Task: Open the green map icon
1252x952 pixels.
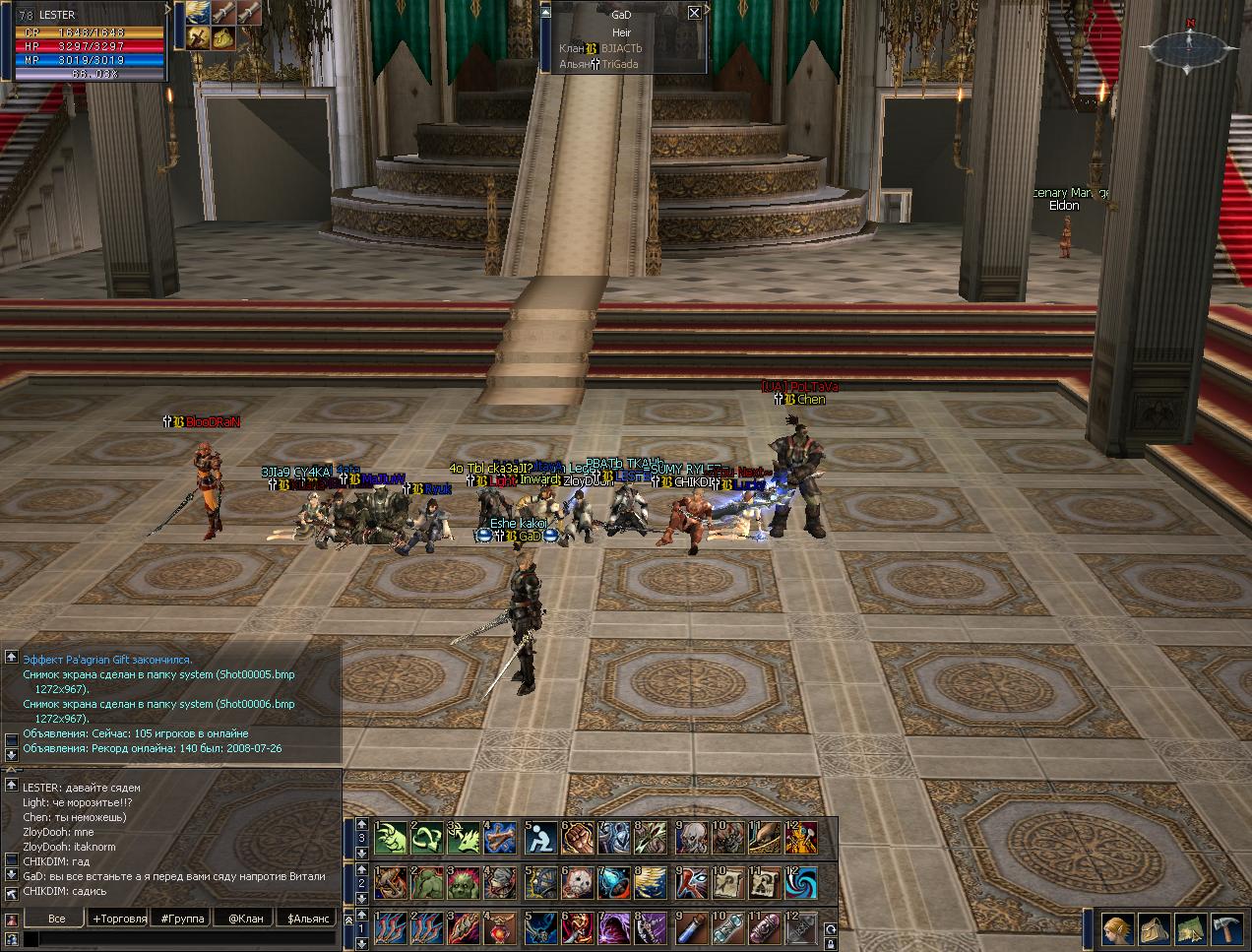Action: click(x=1191, y=929)
